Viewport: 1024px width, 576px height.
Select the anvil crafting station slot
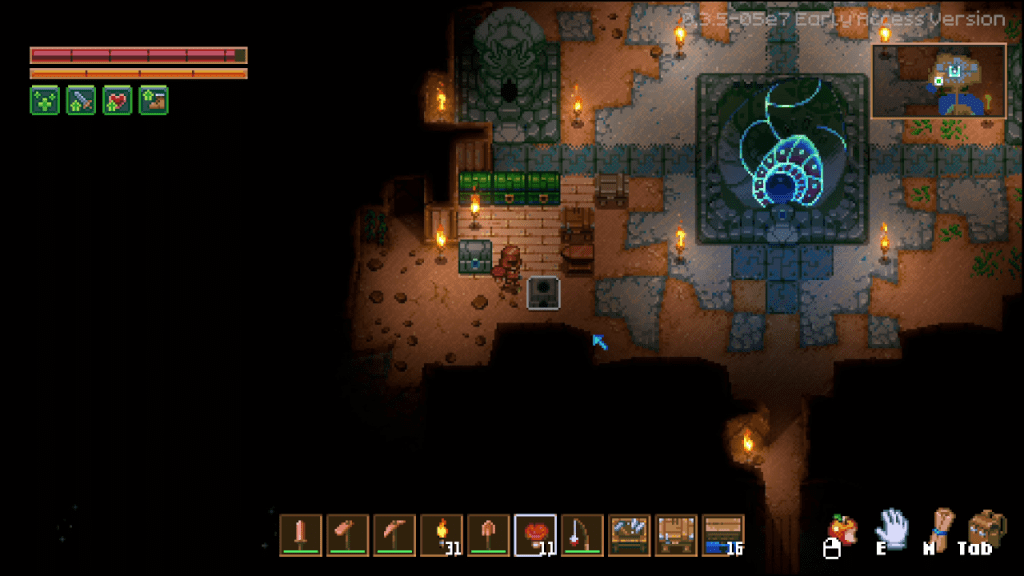(629, 534)
